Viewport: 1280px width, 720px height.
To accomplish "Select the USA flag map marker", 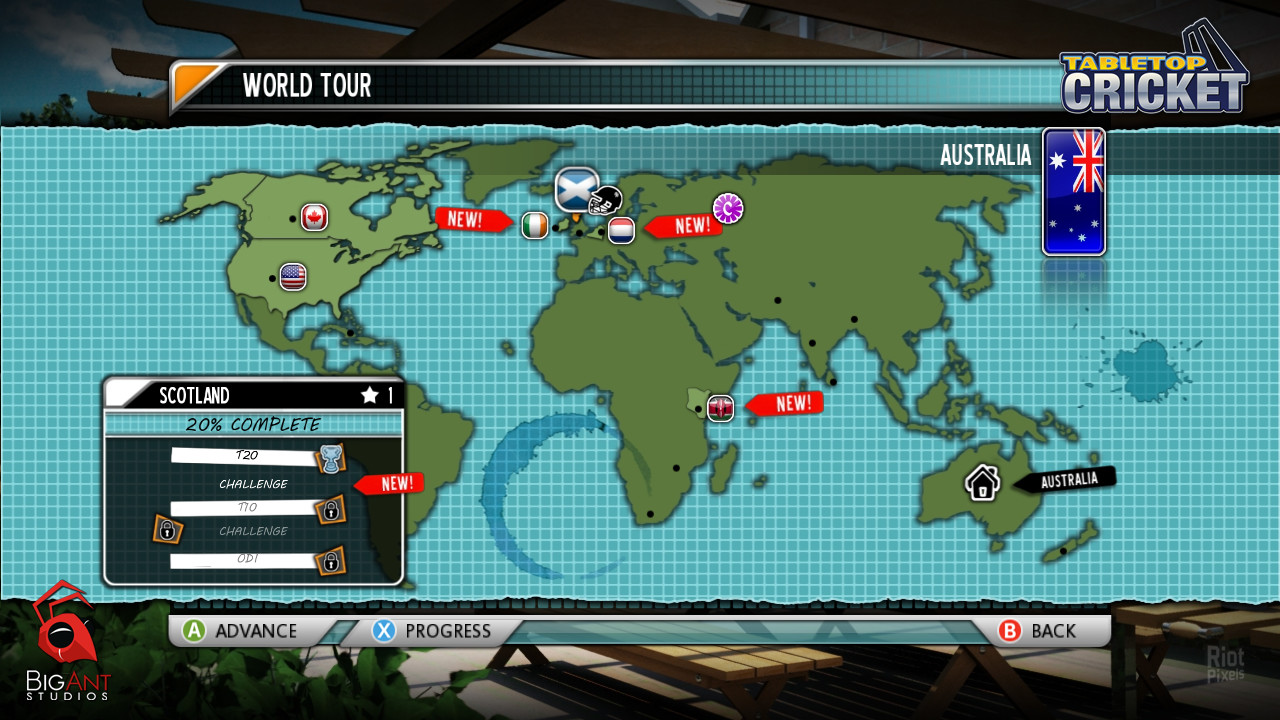I will tap(293, 276).
